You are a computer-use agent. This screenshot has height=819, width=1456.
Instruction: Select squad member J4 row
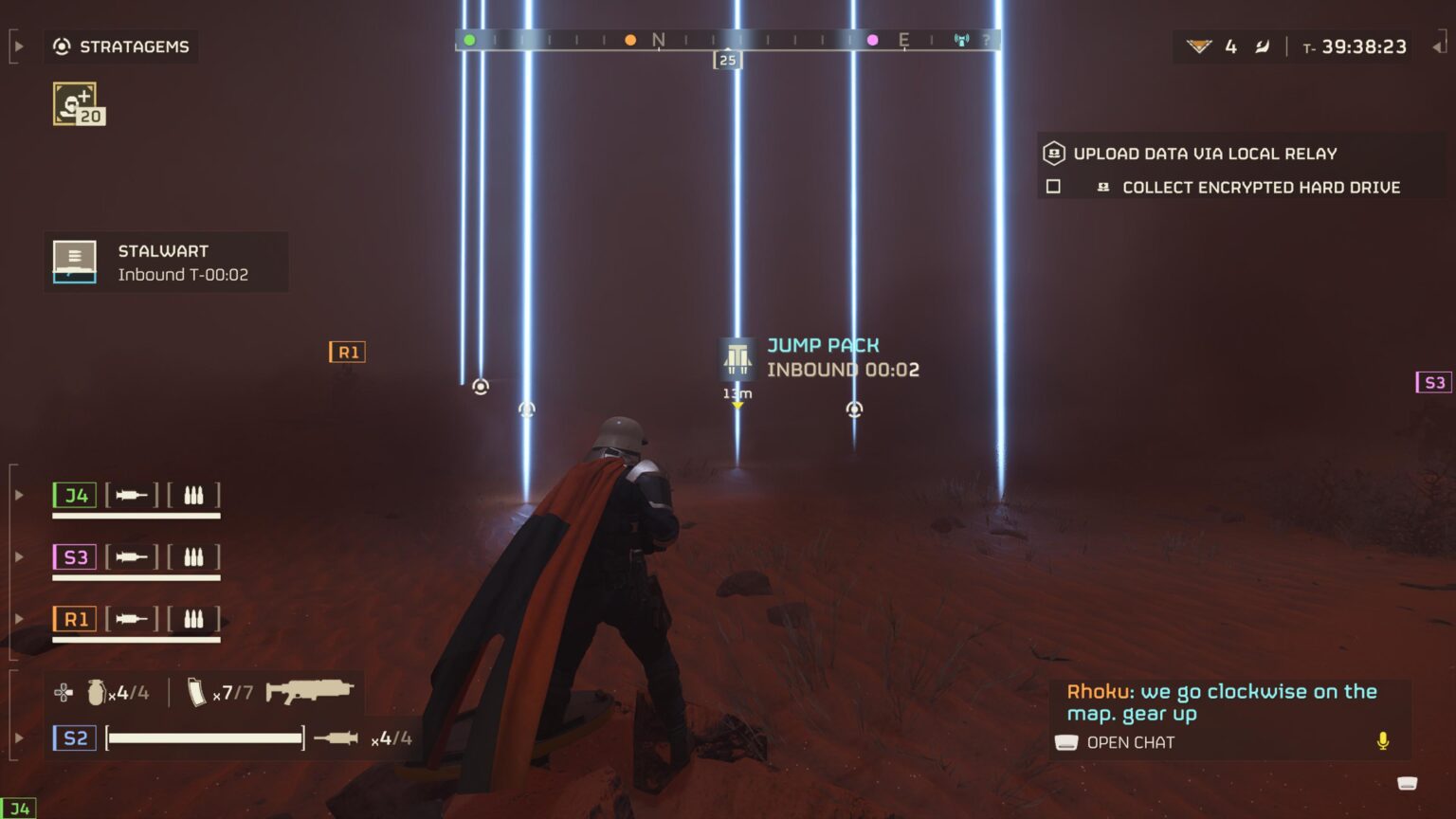tap(136, 495)
